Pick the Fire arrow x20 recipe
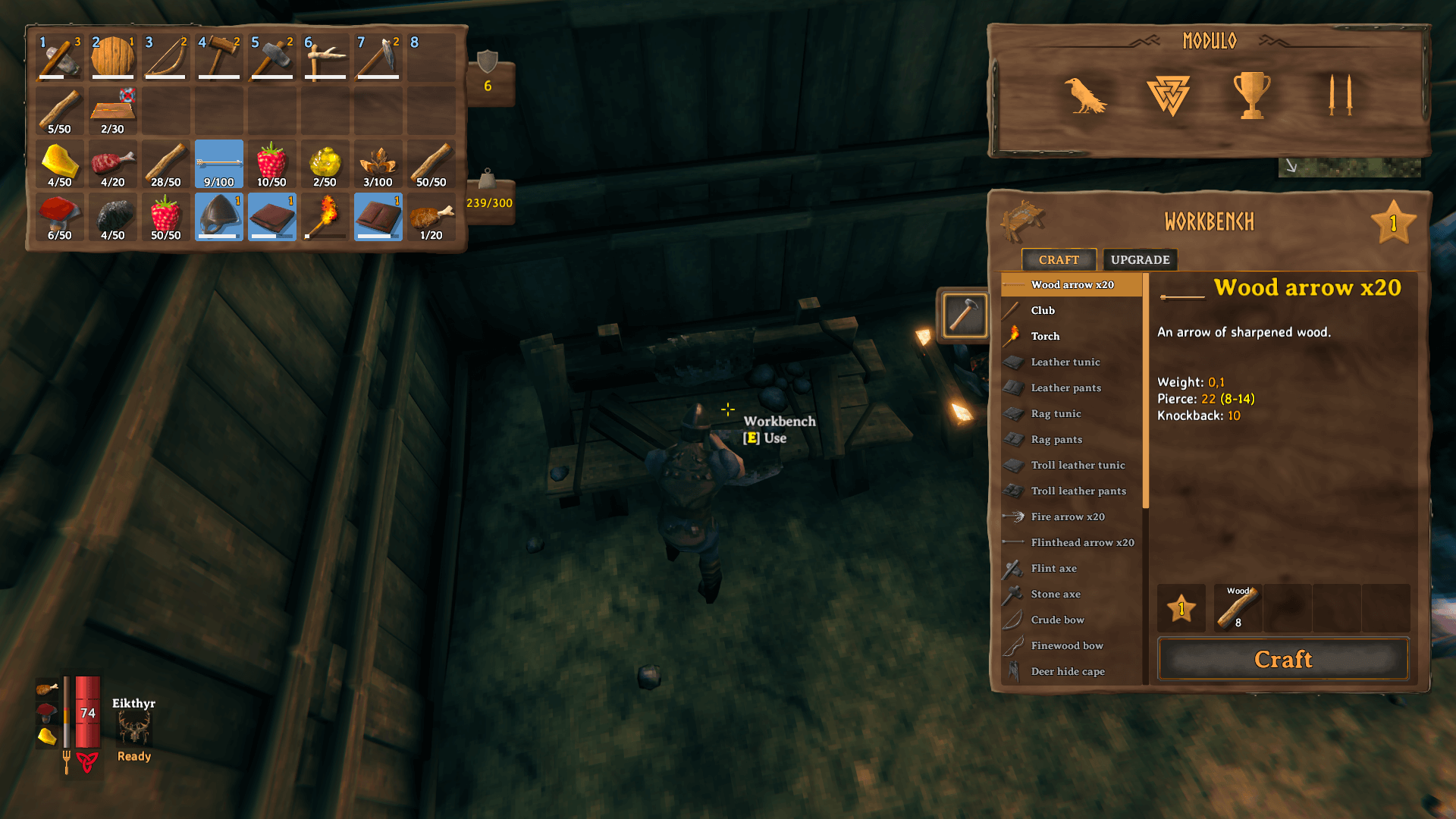 point(1067,516)
